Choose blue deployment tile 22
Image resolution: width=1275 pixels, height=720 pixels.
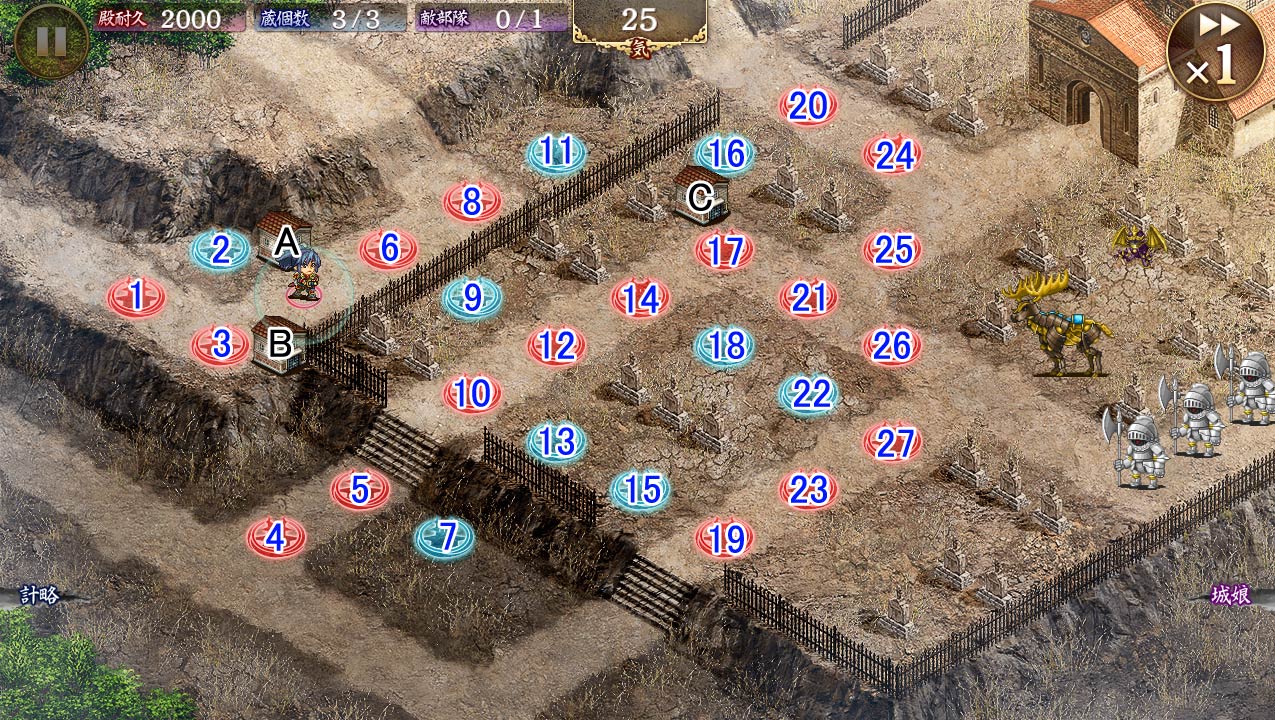tap(810, 394)
